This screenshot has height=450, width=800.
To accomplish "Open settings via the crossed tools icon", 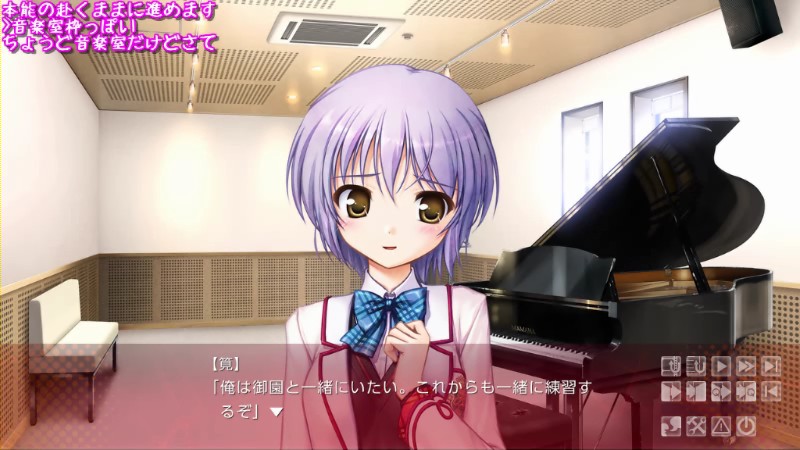I will 696,427.
